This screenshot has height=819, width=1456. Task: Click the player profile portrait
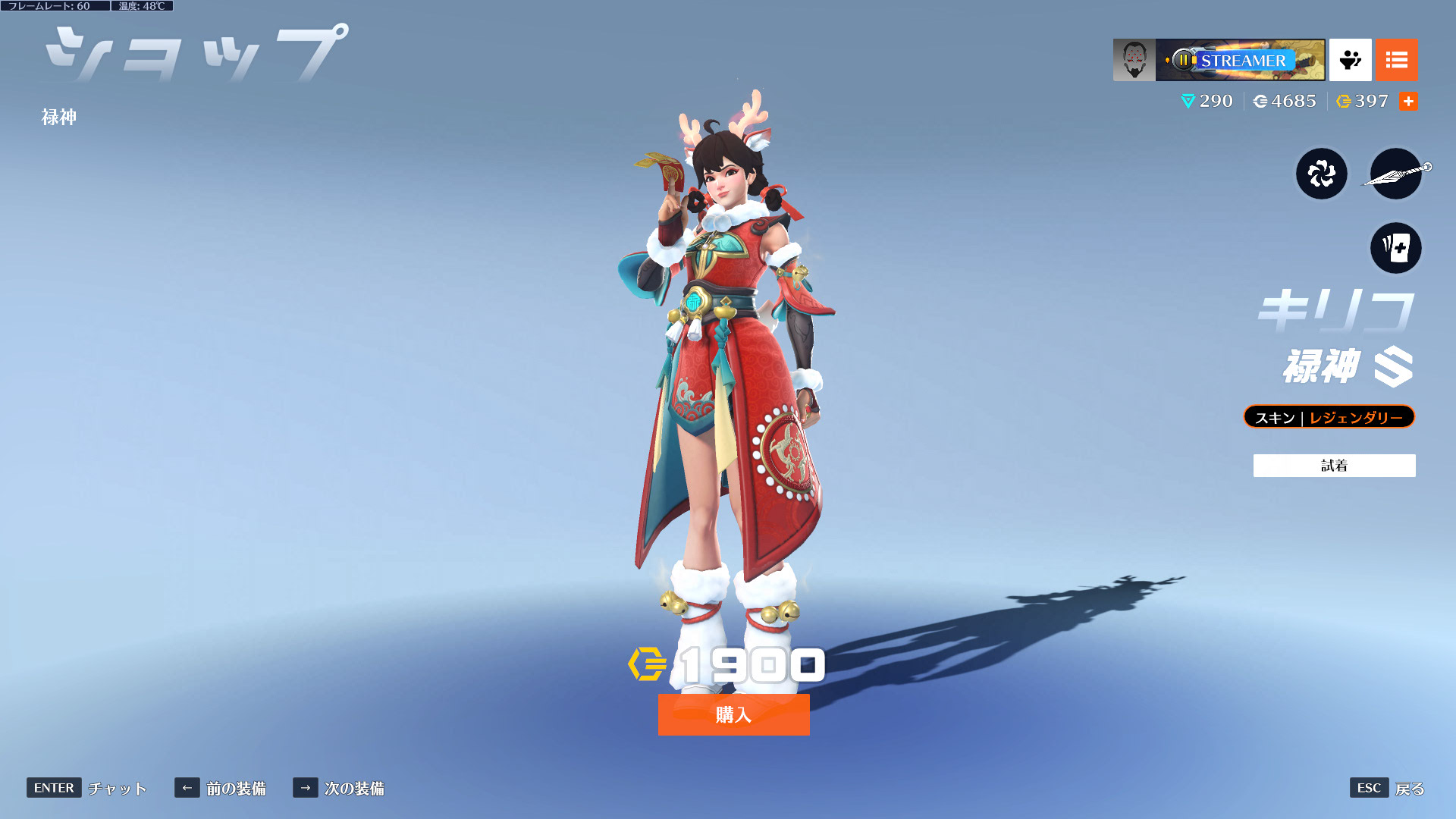coord(1134,60)
